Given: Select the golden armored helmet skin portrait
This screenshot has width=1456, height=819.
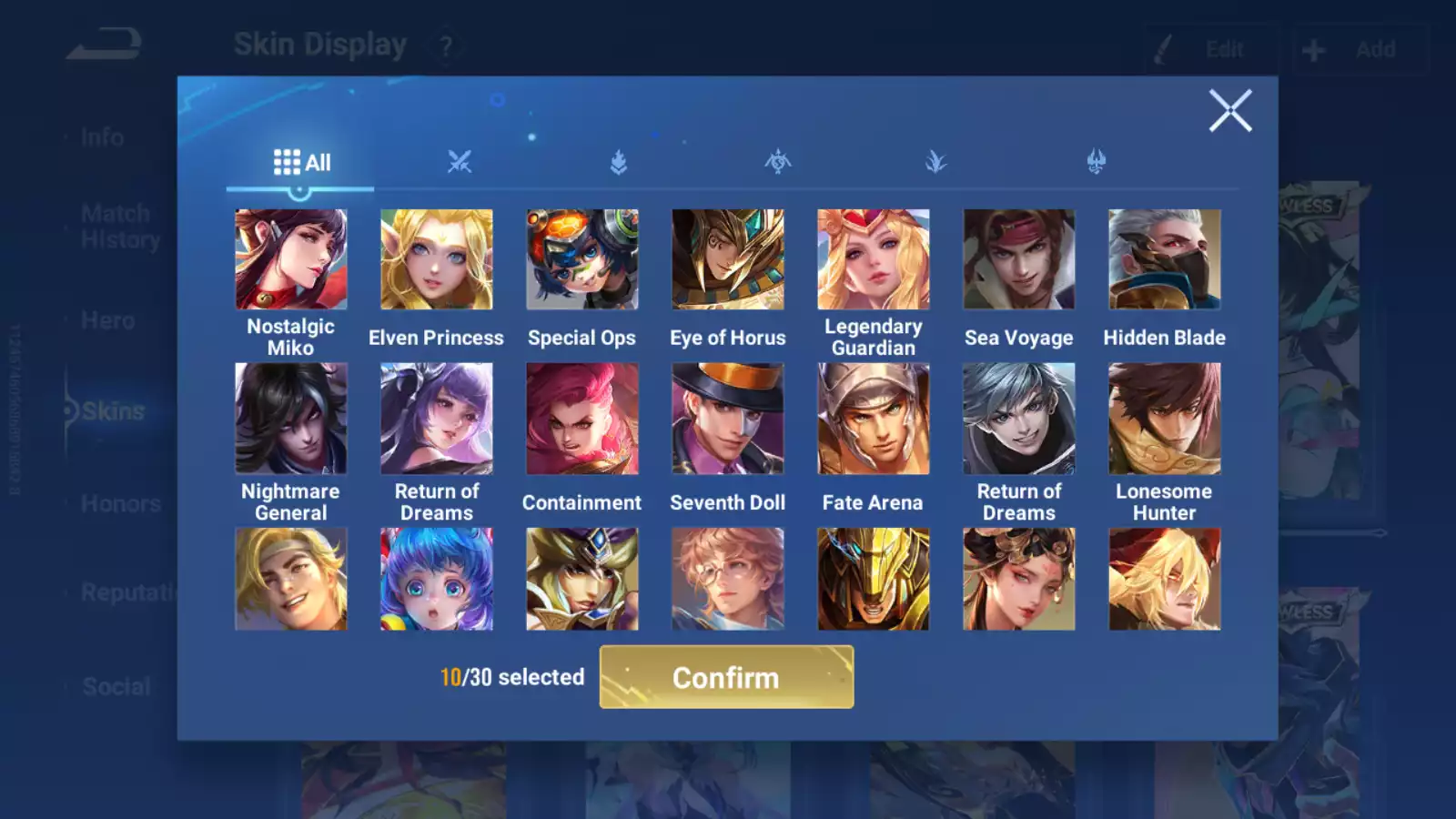Looking at the screenshot, I should tap(874, 579).
